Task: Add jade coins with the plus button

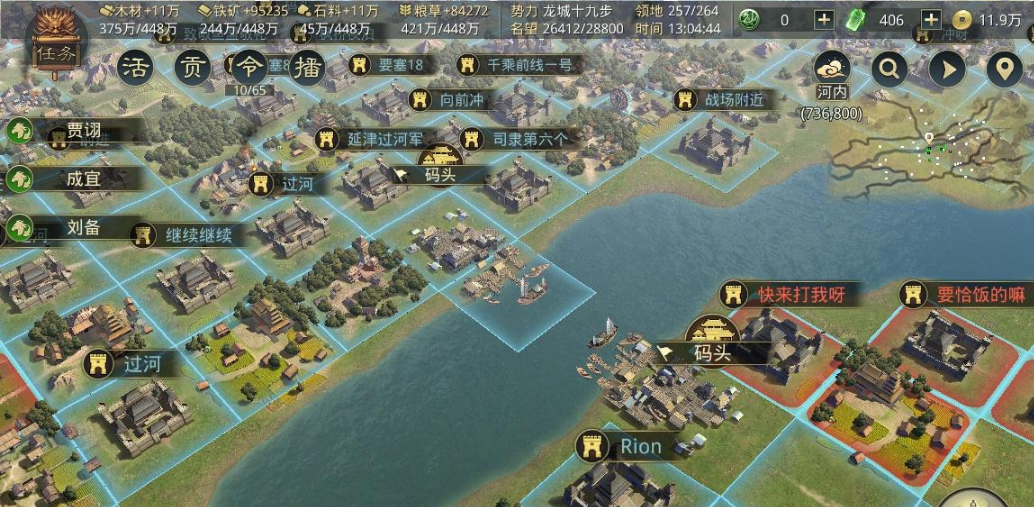Action: tap(823, 19)
